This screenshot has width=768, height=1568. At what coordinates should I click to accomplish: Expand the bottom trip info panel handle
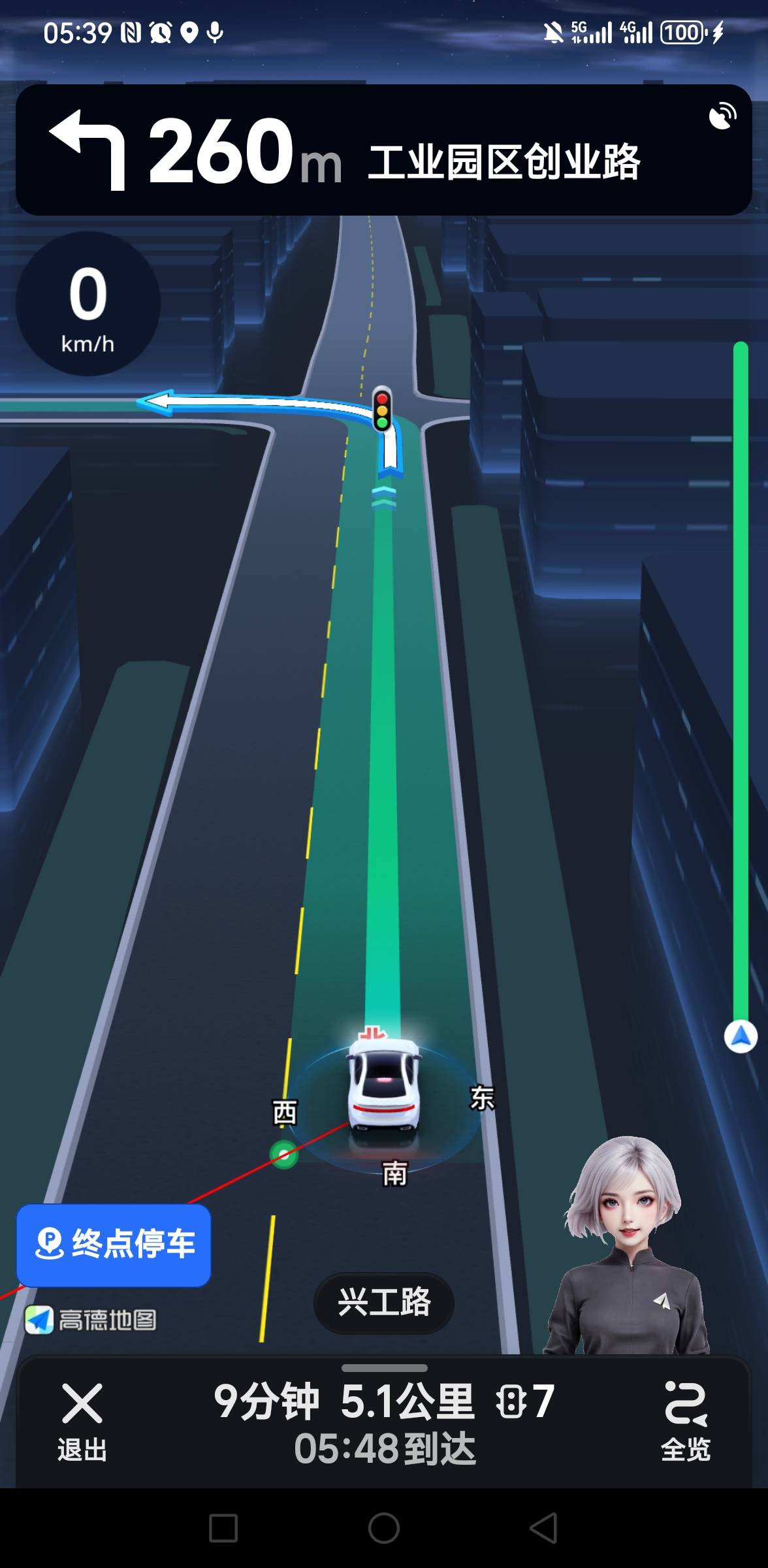point(384,1367)
